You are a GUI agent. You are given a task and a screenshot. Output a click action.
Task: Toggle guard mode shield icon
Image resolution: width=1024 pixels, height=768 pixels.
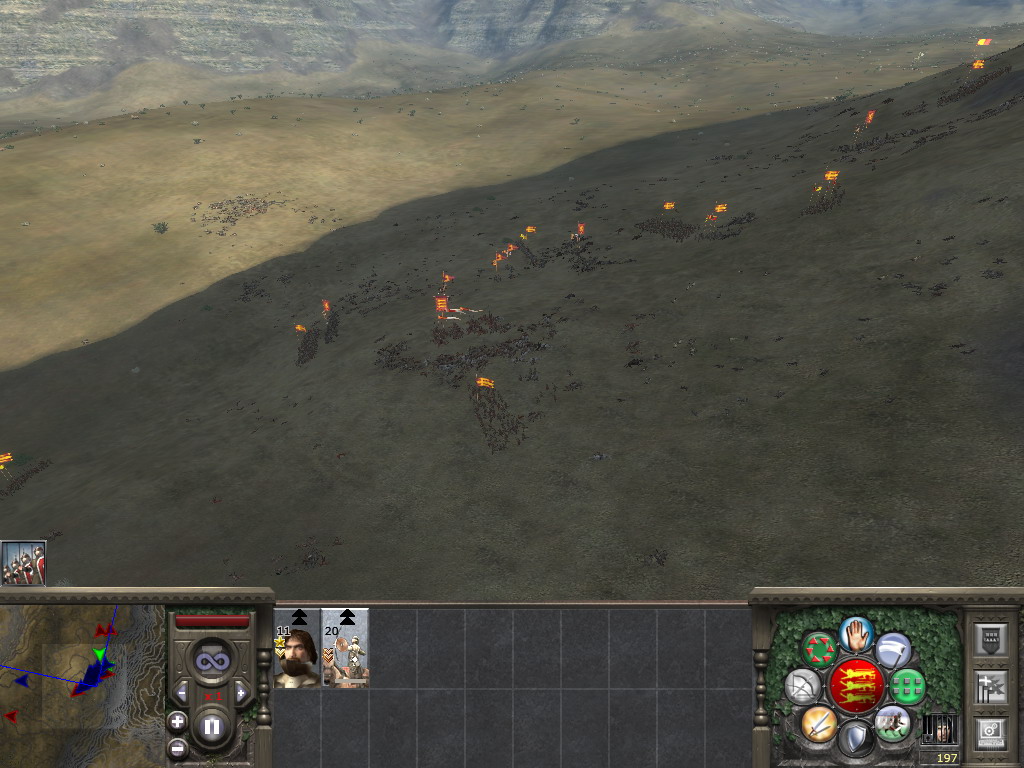(x=856, y=741)
